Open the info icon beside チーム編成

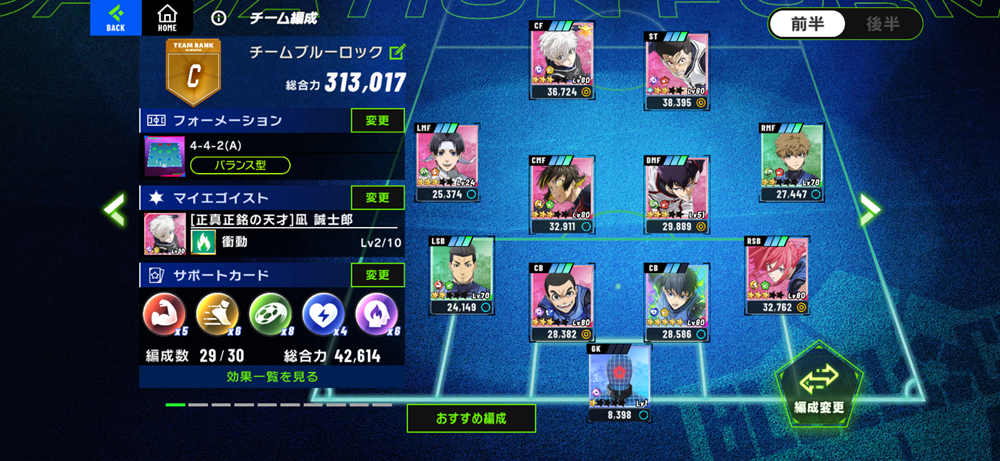tap(220, 18)
